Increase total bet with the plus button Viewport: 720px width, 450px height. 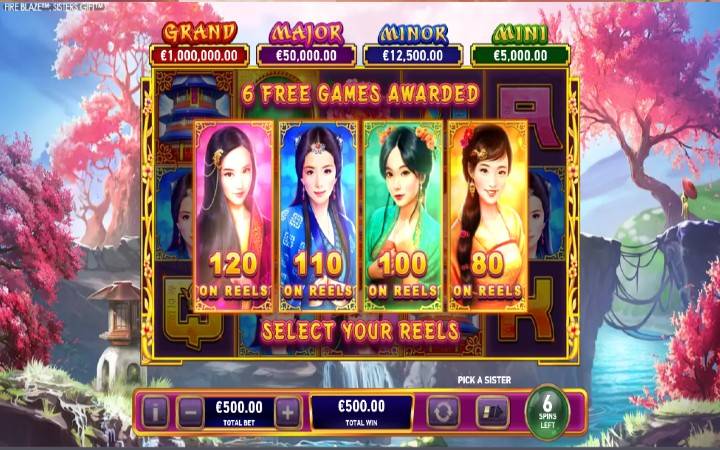(x=287, y=411)
